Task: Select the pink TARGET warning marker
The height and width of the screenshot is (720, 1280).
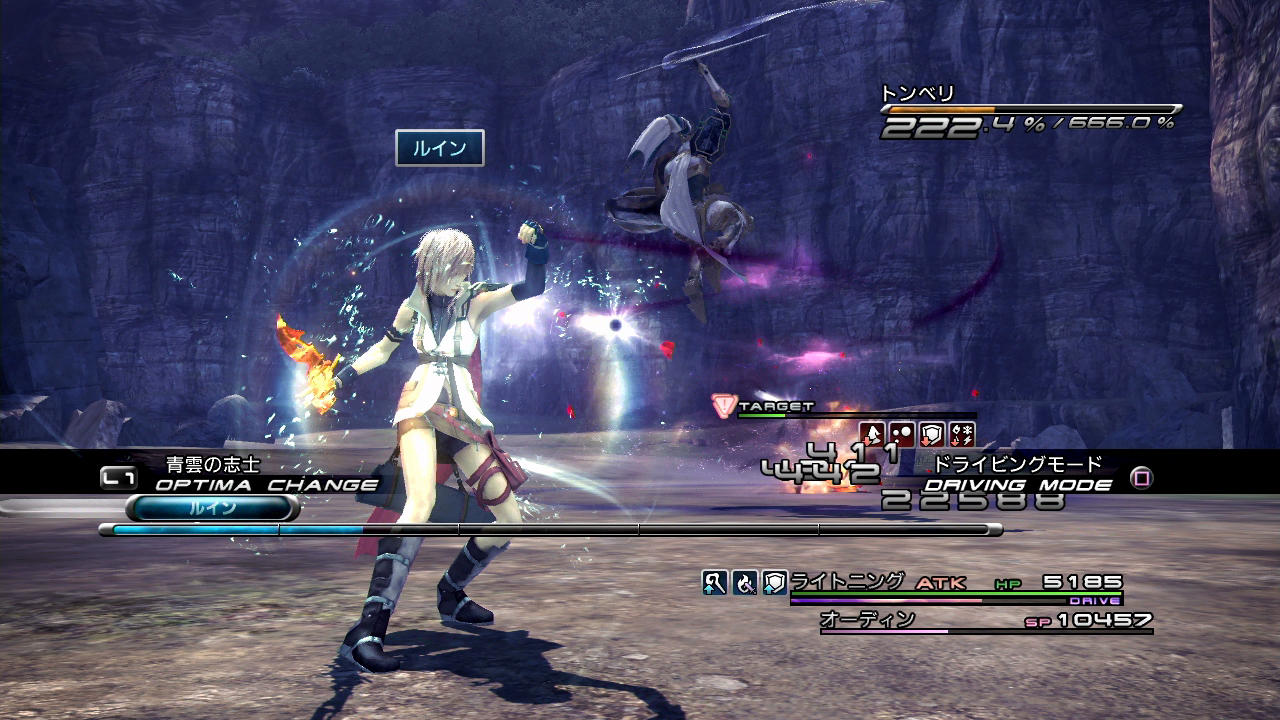Action: [724, 406]
